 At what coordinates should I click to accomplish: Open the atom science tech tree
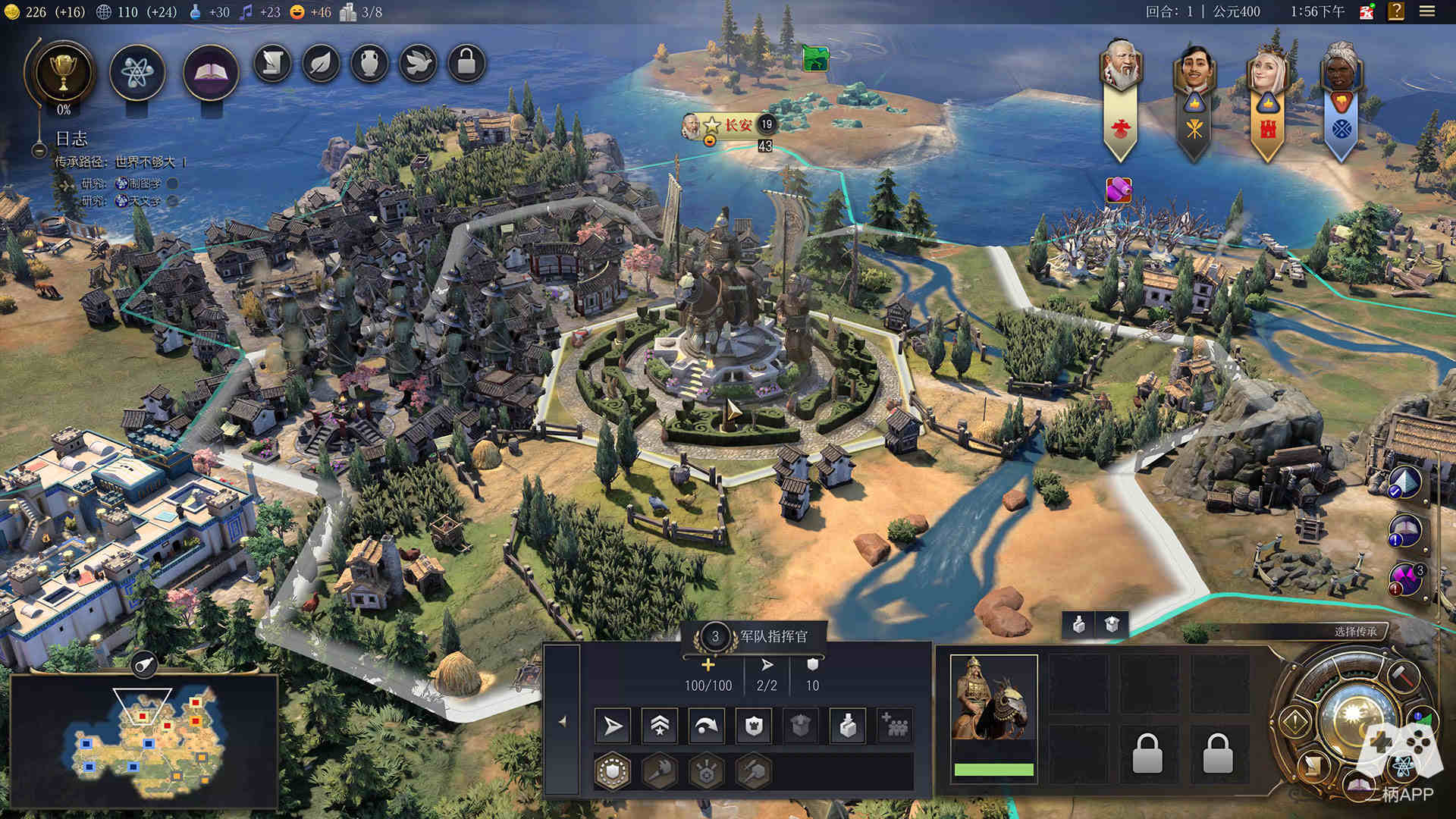tap(137, 73)
